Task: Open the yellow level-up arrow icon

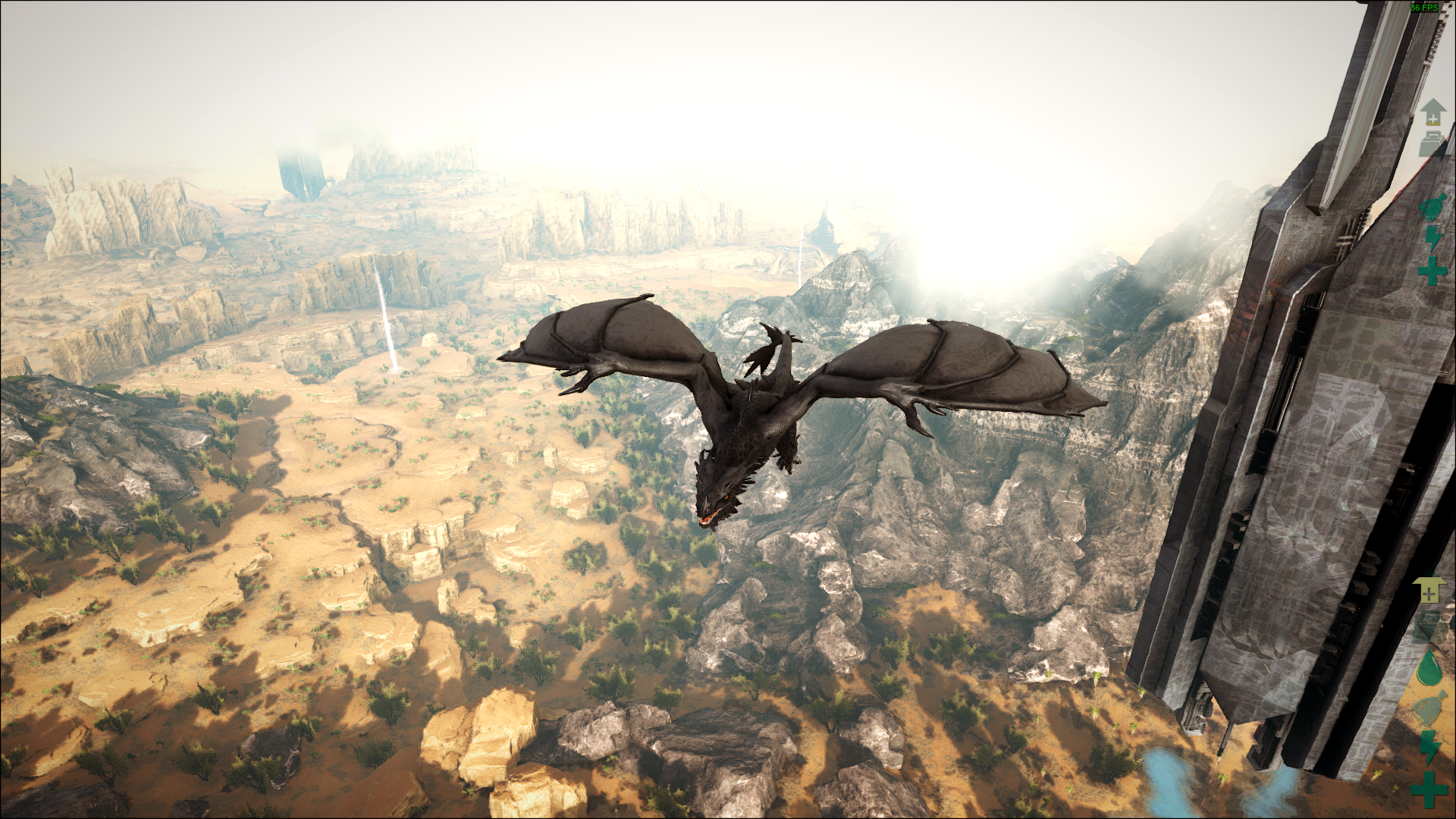Action: point(1428,590)
